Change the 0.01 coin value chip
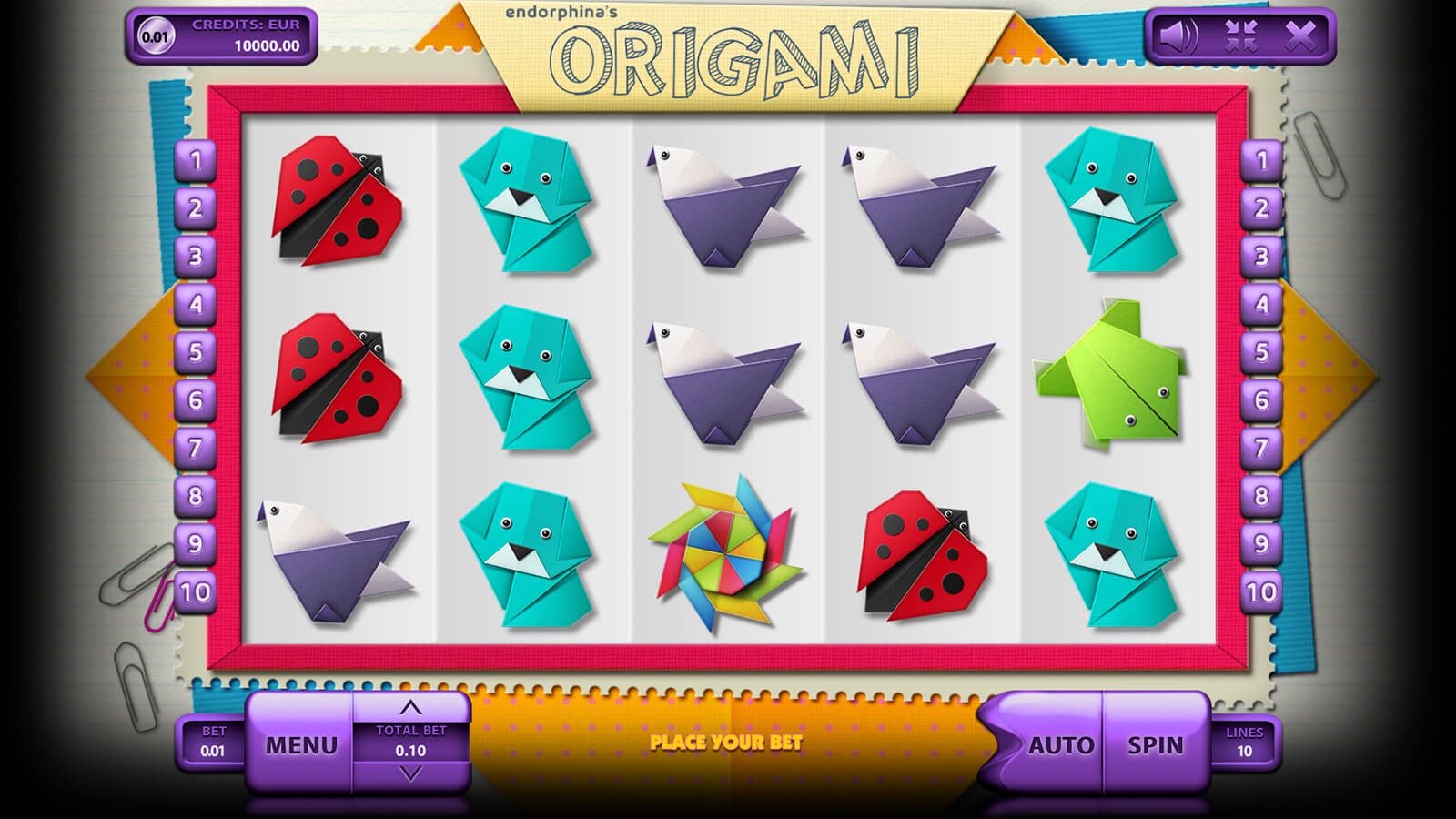The image size is (1456, 819). 155,36
